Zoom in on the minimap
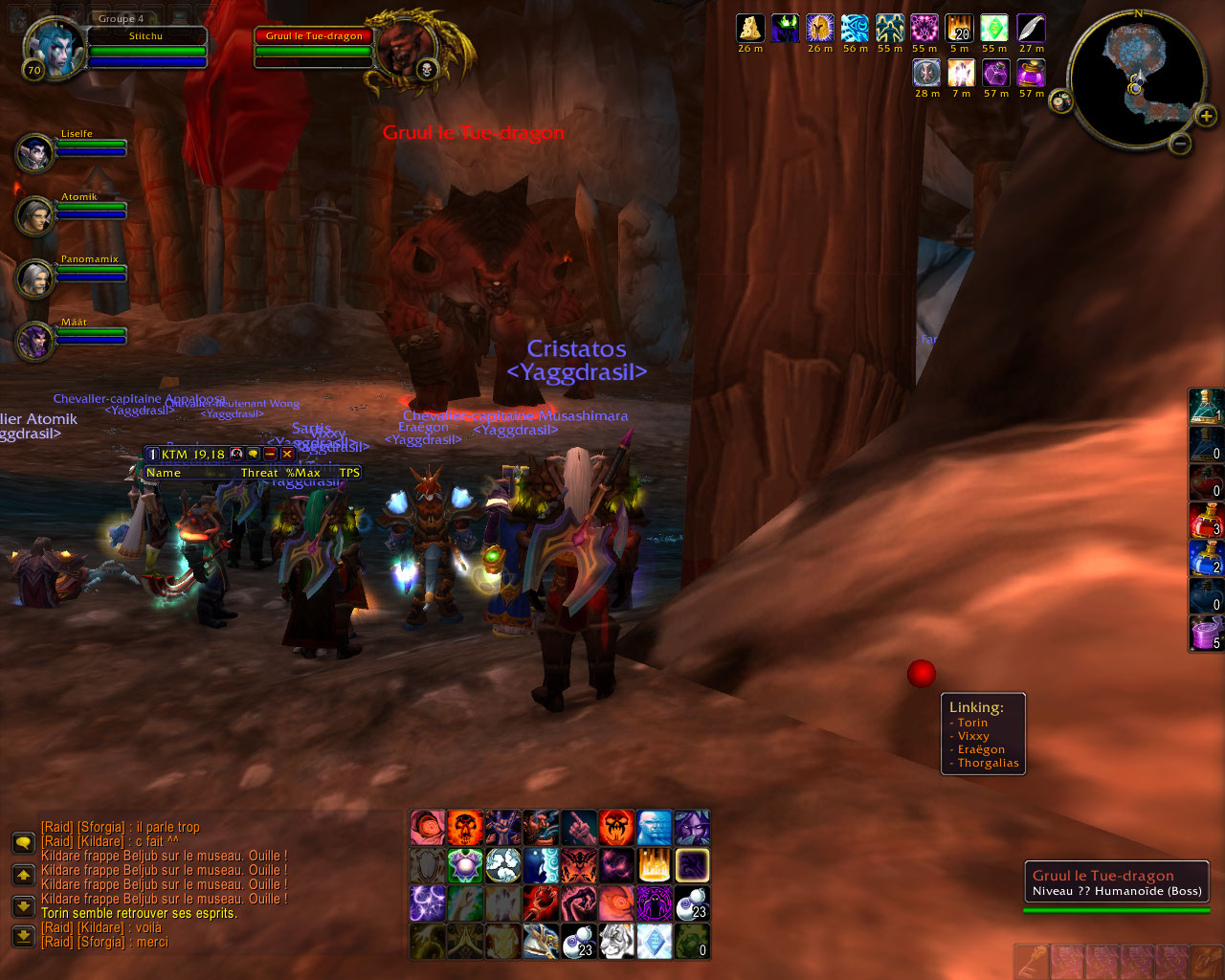The image size is (1225, 980). pos(1208,117)
